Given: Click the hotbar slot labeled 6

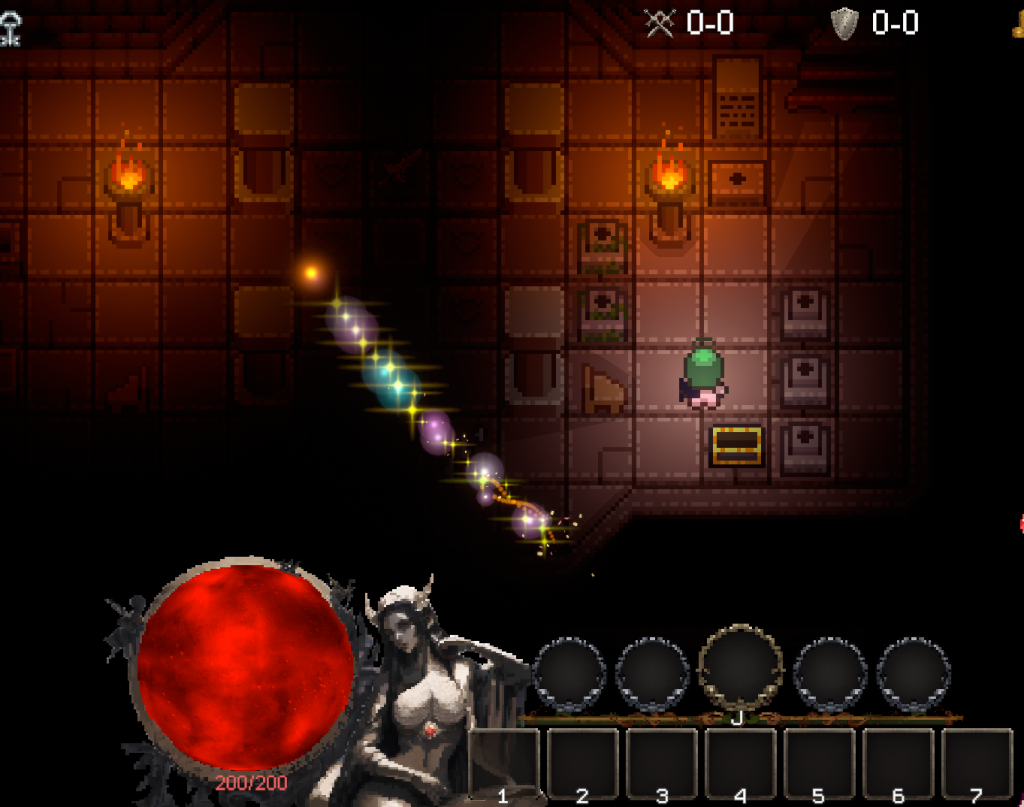Looking at the screenshot, I should pyautogui.click(x=898, y=761).
